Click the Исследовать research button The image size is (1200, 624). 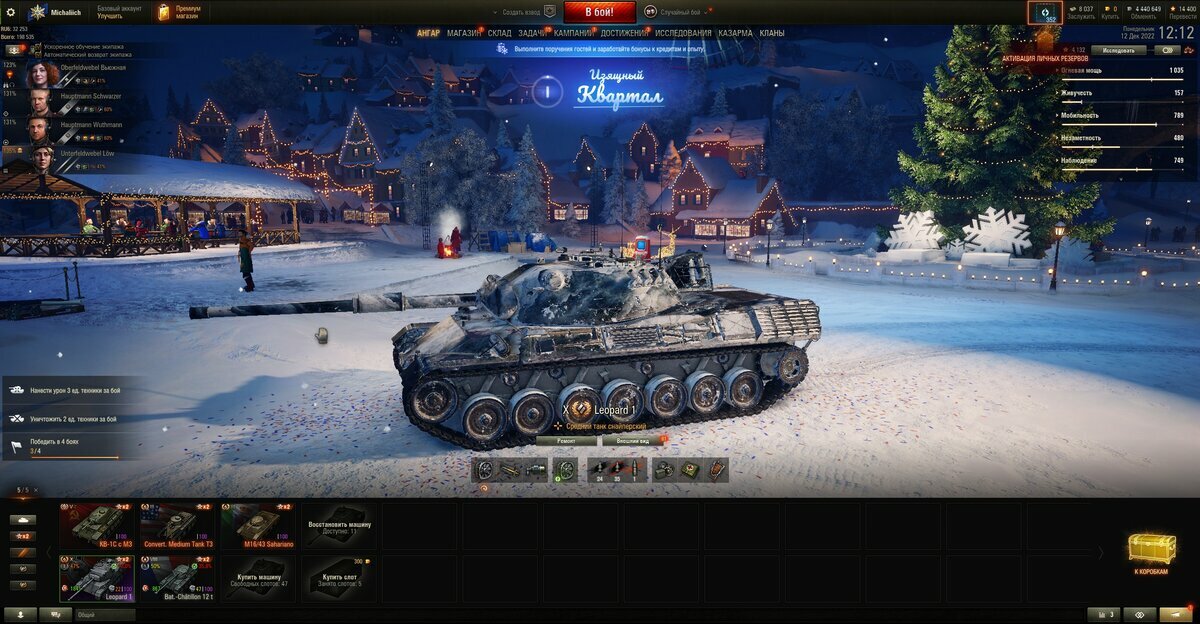(x=1118, y=50)
